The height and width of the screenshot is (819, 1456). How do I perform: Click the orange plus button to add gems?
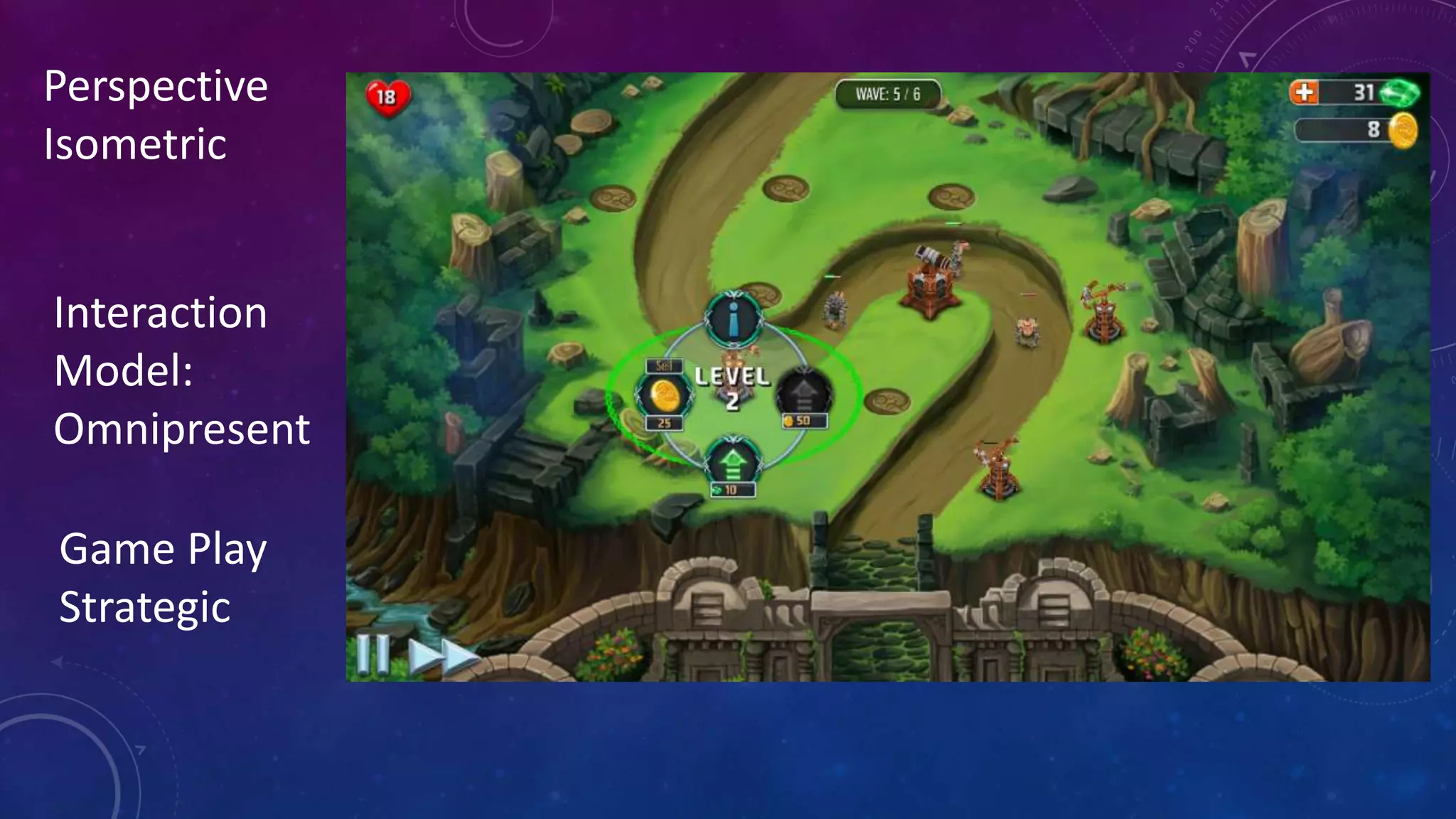point(1304,92)
